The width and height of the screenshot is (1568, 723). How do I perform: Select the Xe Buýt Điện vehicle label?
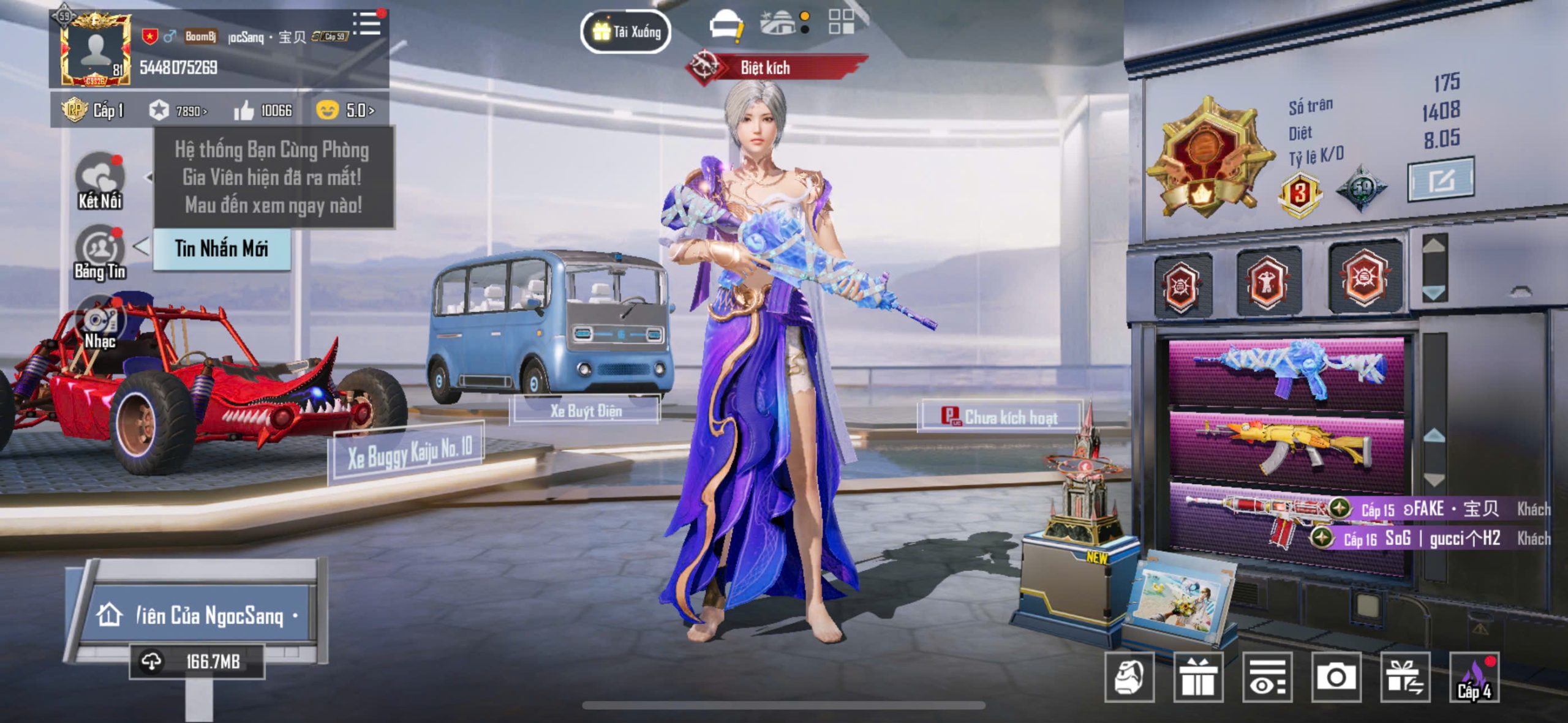pos(586,411)
